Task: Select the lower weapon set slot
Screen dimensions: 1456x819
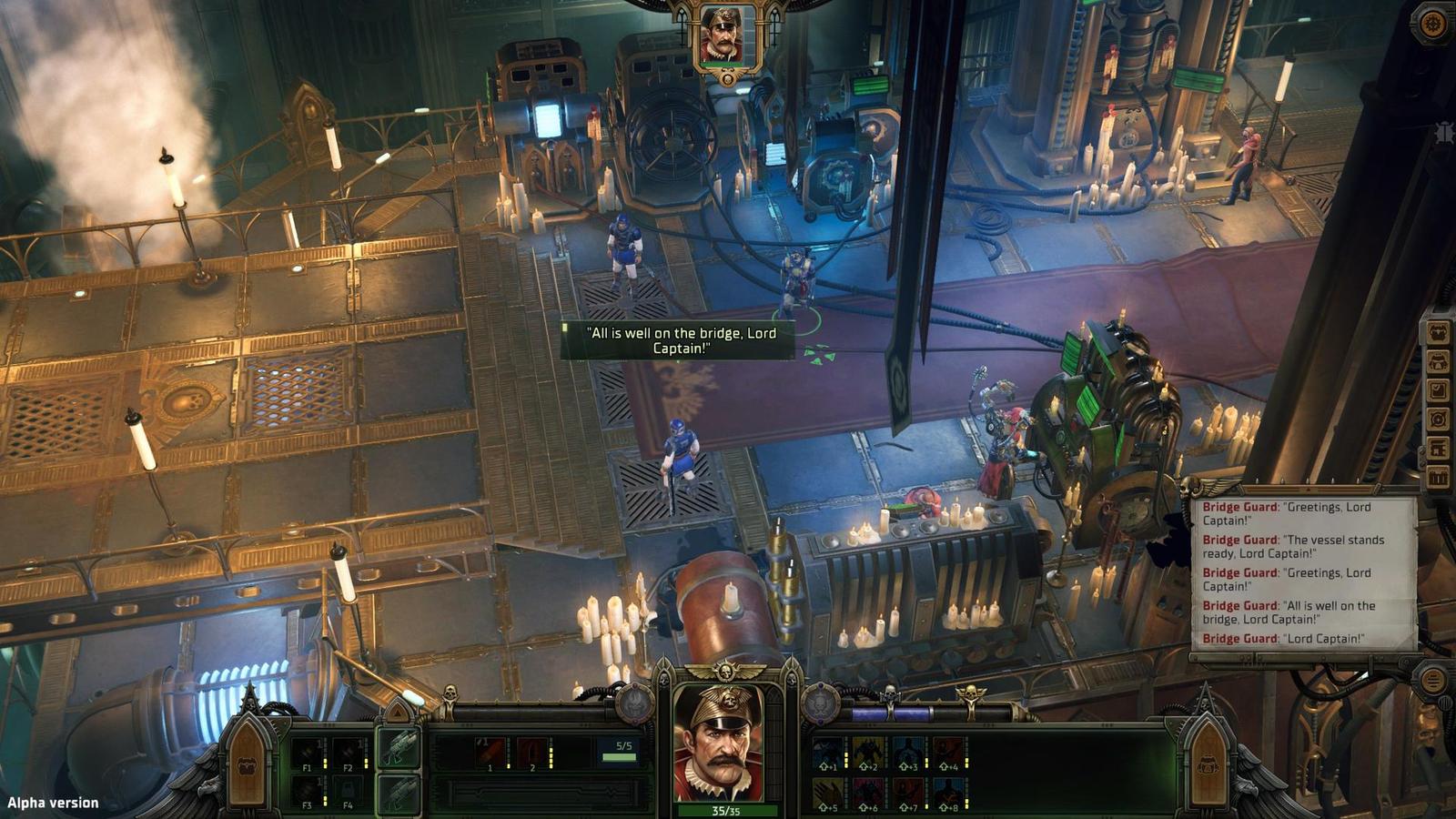Action: point(399,794)
